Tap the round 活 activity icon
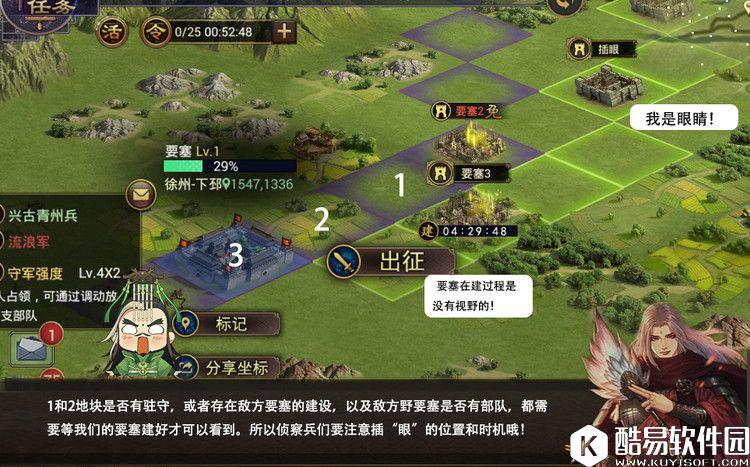This screenshot has width=750, height=467. [111, 30]
